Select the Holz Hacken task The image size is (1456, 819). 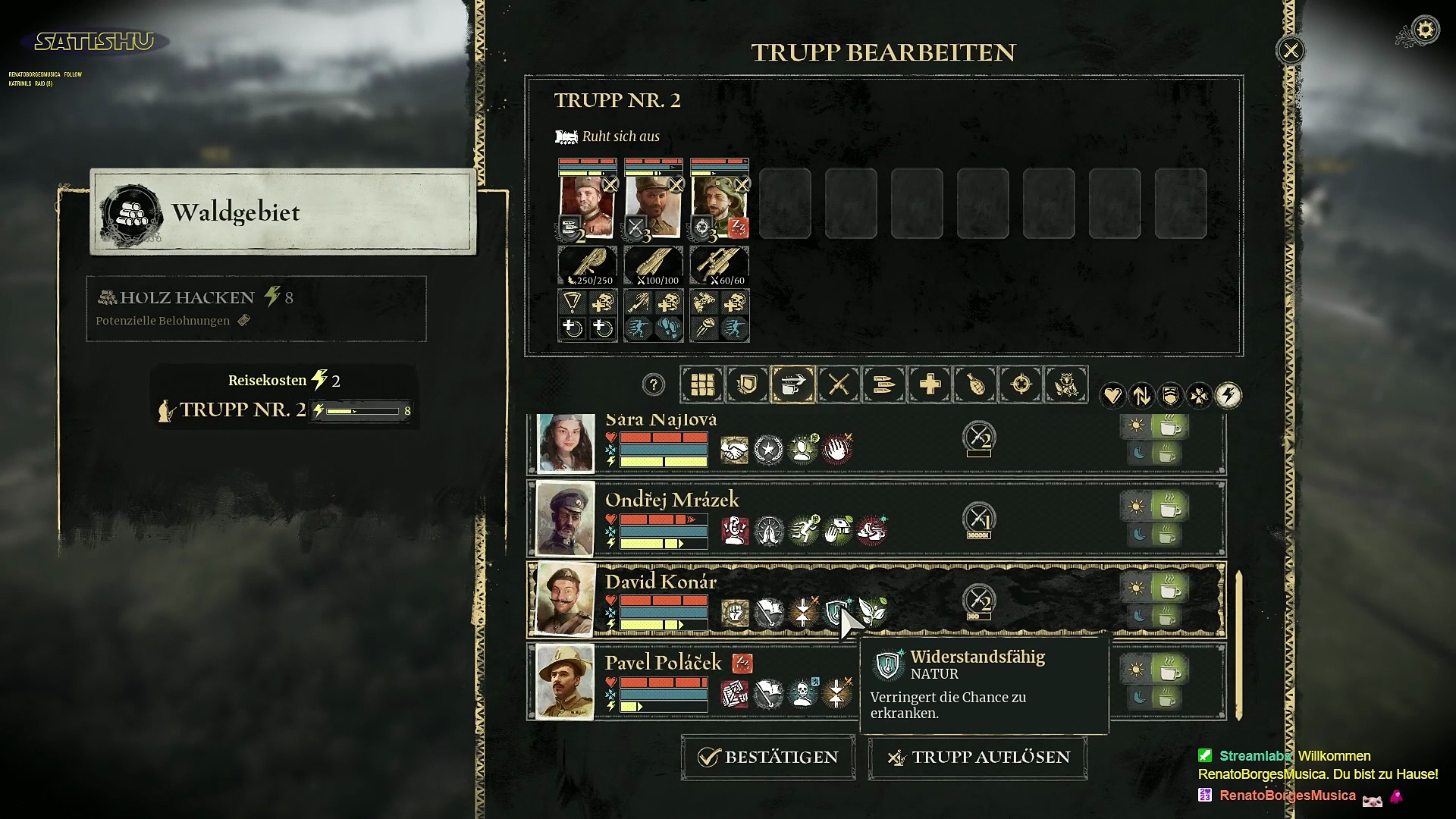(256, 308)
